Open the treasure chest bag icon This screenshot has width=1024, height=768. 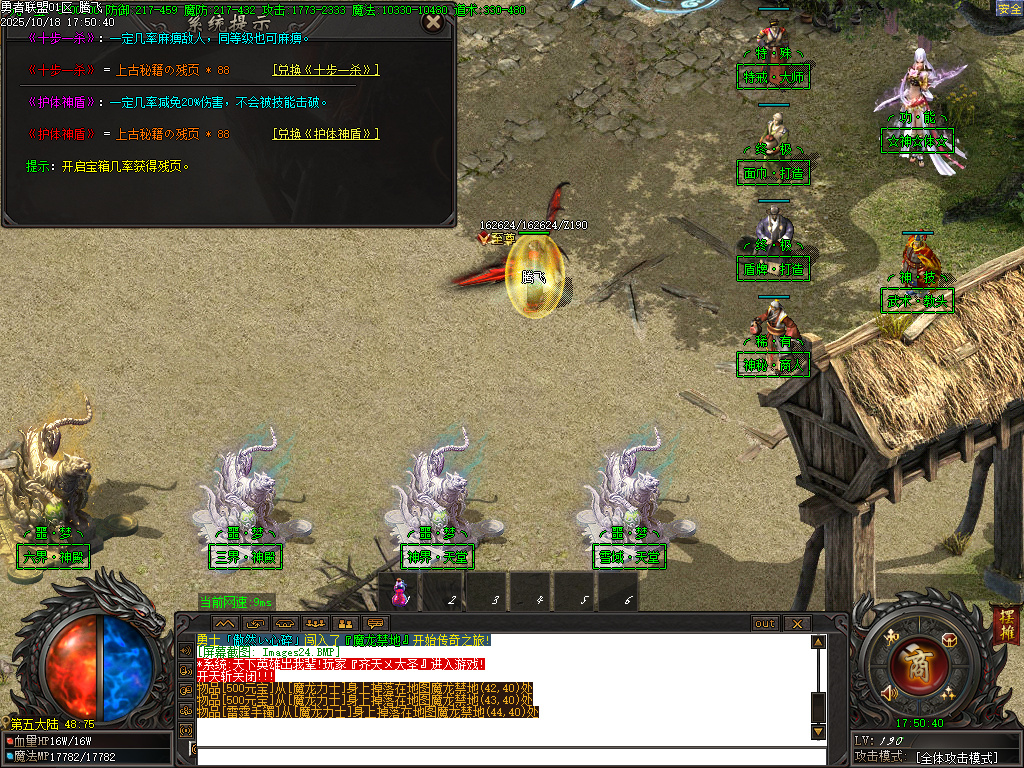(x=949, y=639)
